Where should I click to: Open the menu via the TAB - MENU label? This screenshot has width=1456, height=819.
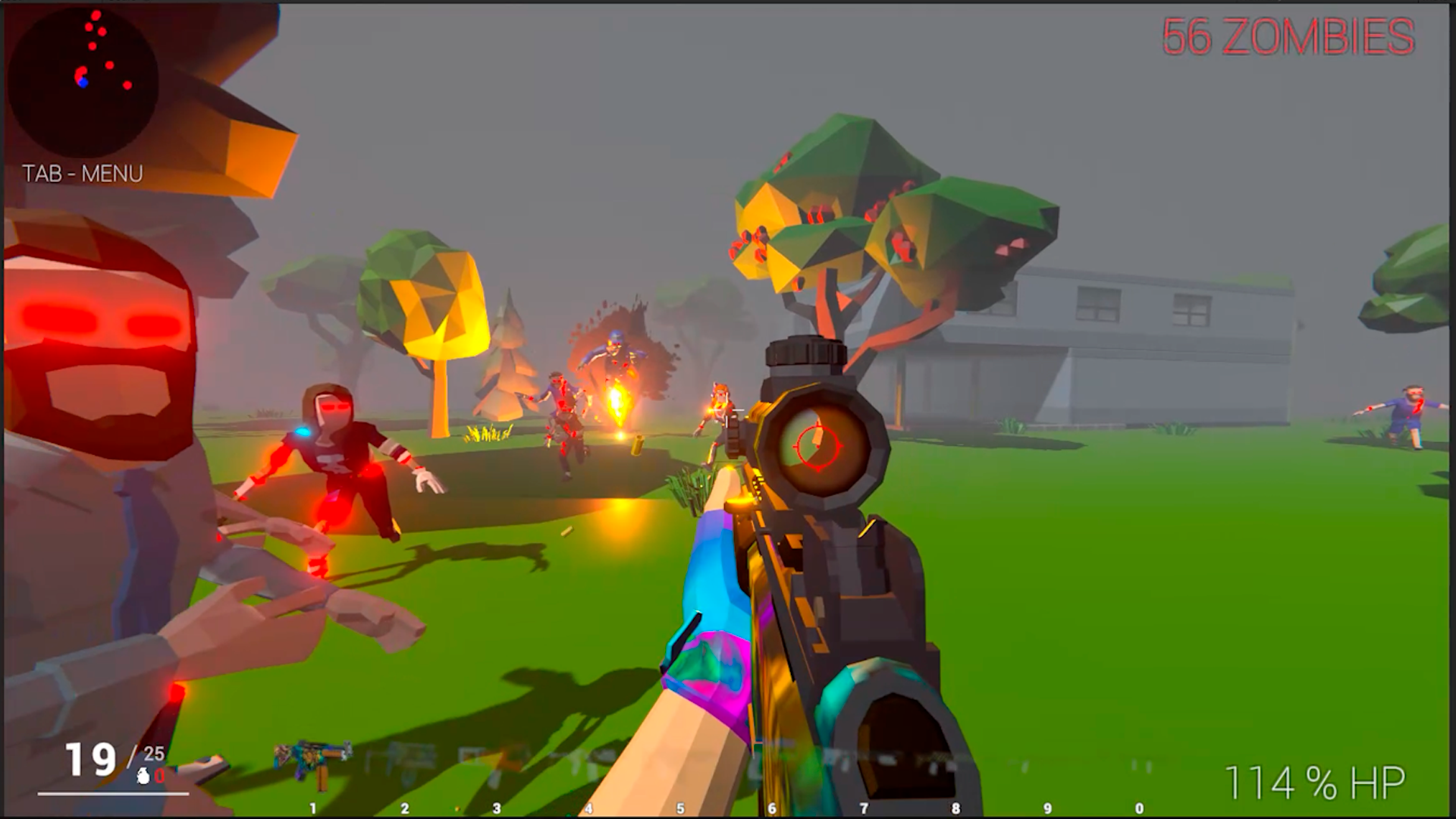pyautogui.click(x=83, y=172)
